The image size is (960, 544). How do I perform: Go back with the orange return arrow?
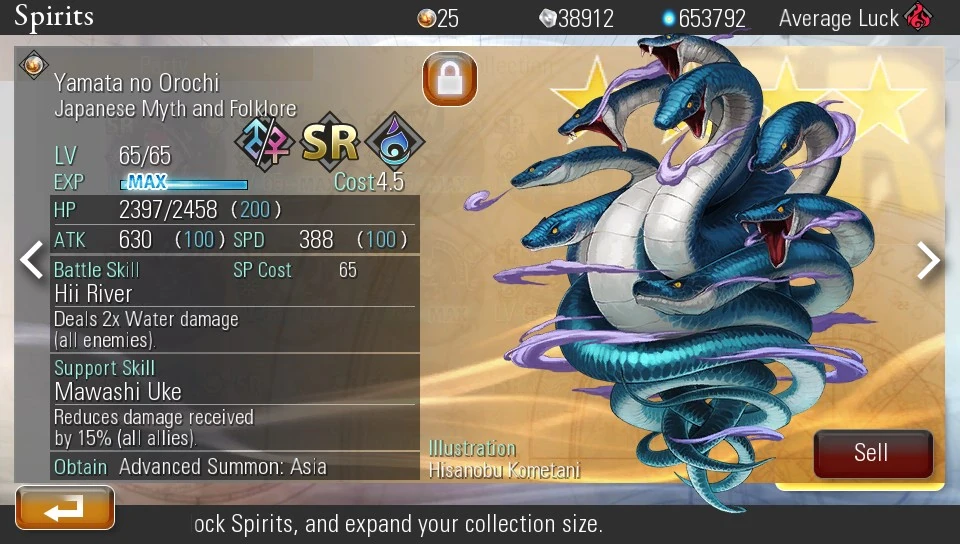tap(65, 508)
